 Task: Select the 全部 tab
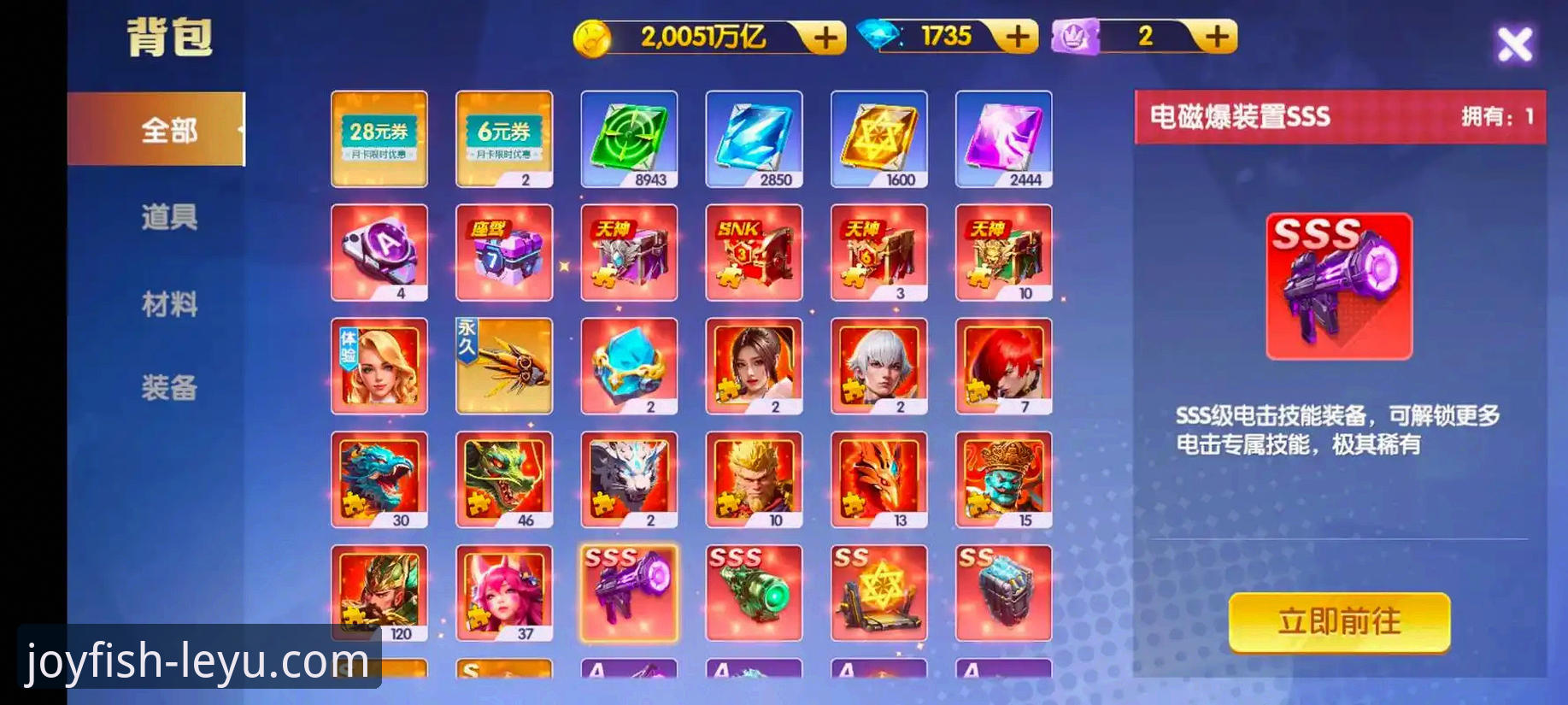[169, 130]
